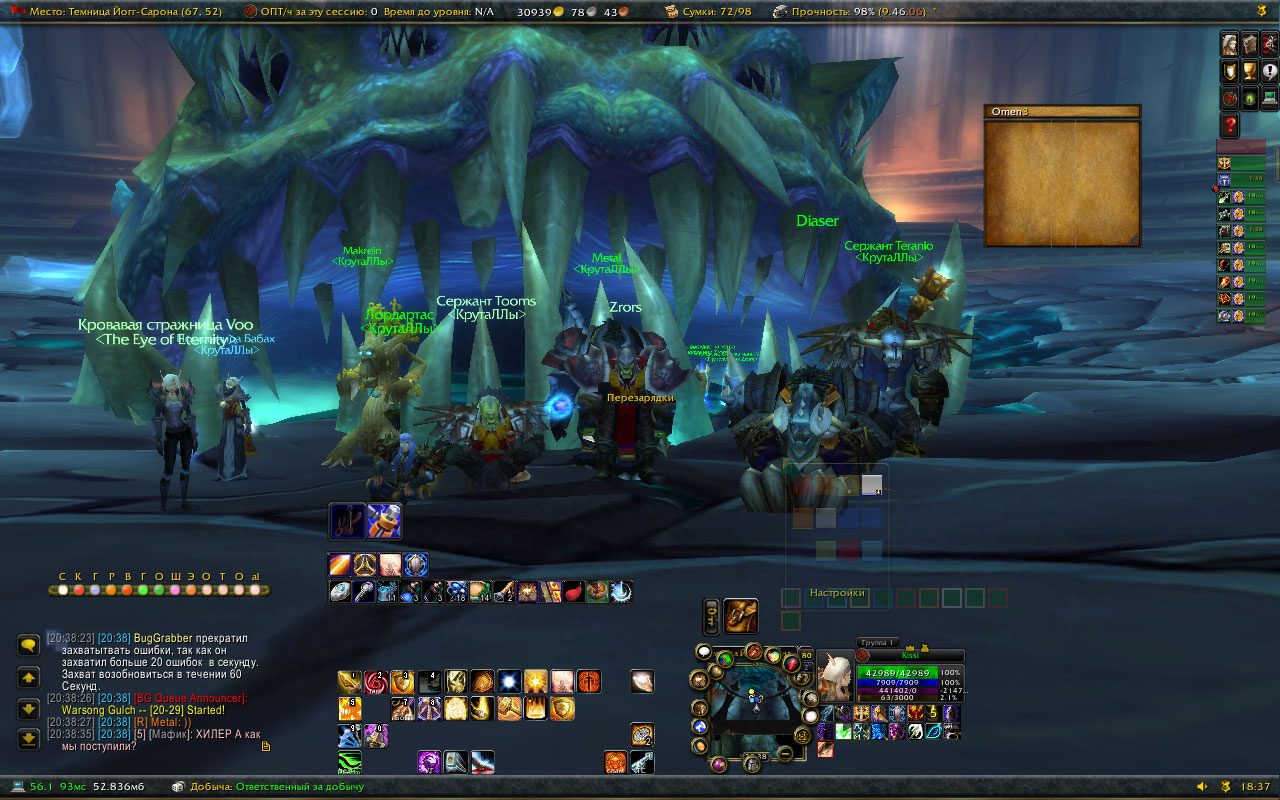
Task: Click the Omen threat meter title bar
Action: (1062, 112)
